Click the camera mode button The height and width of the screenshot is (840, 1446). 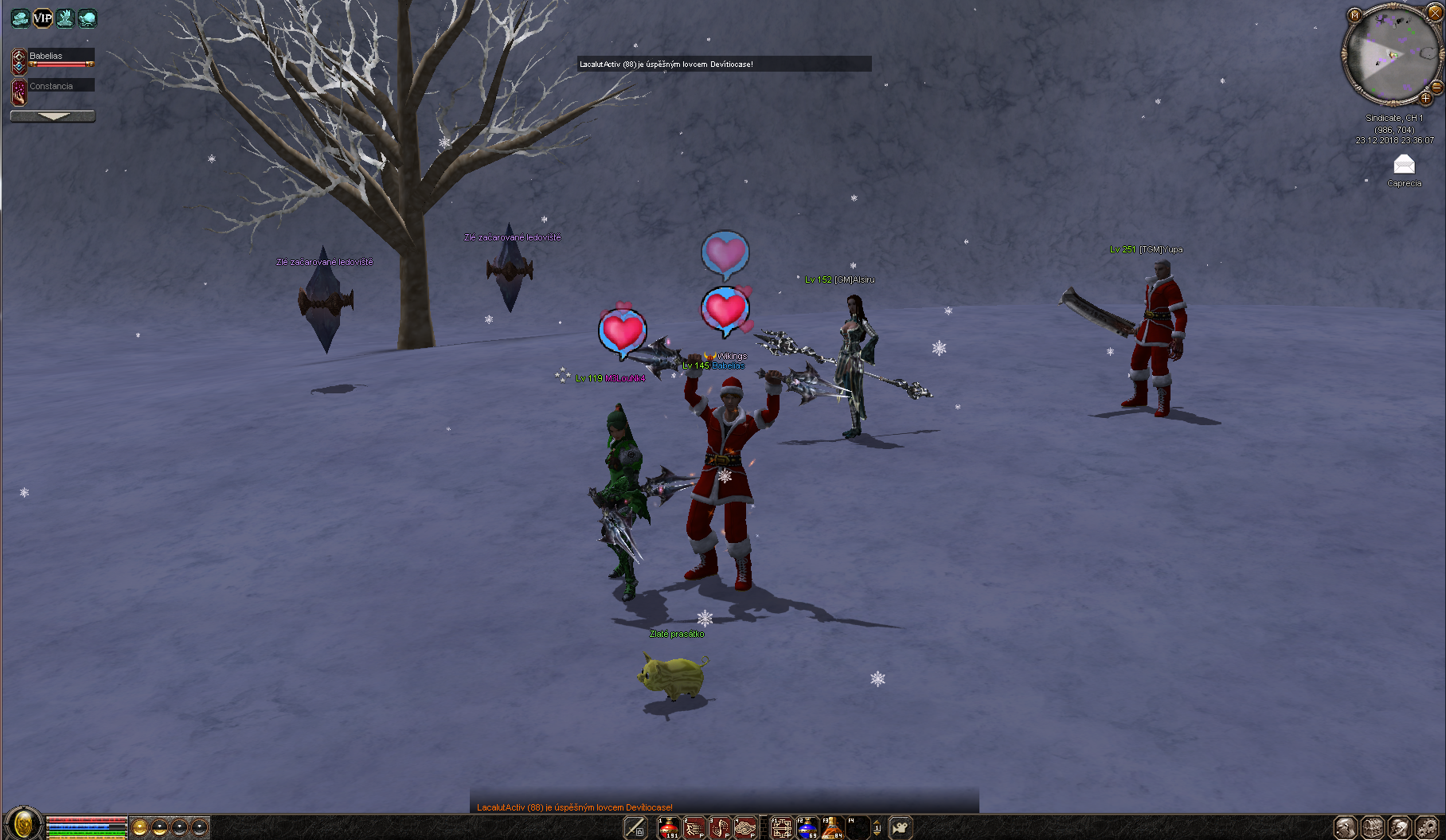click(900, 828)
